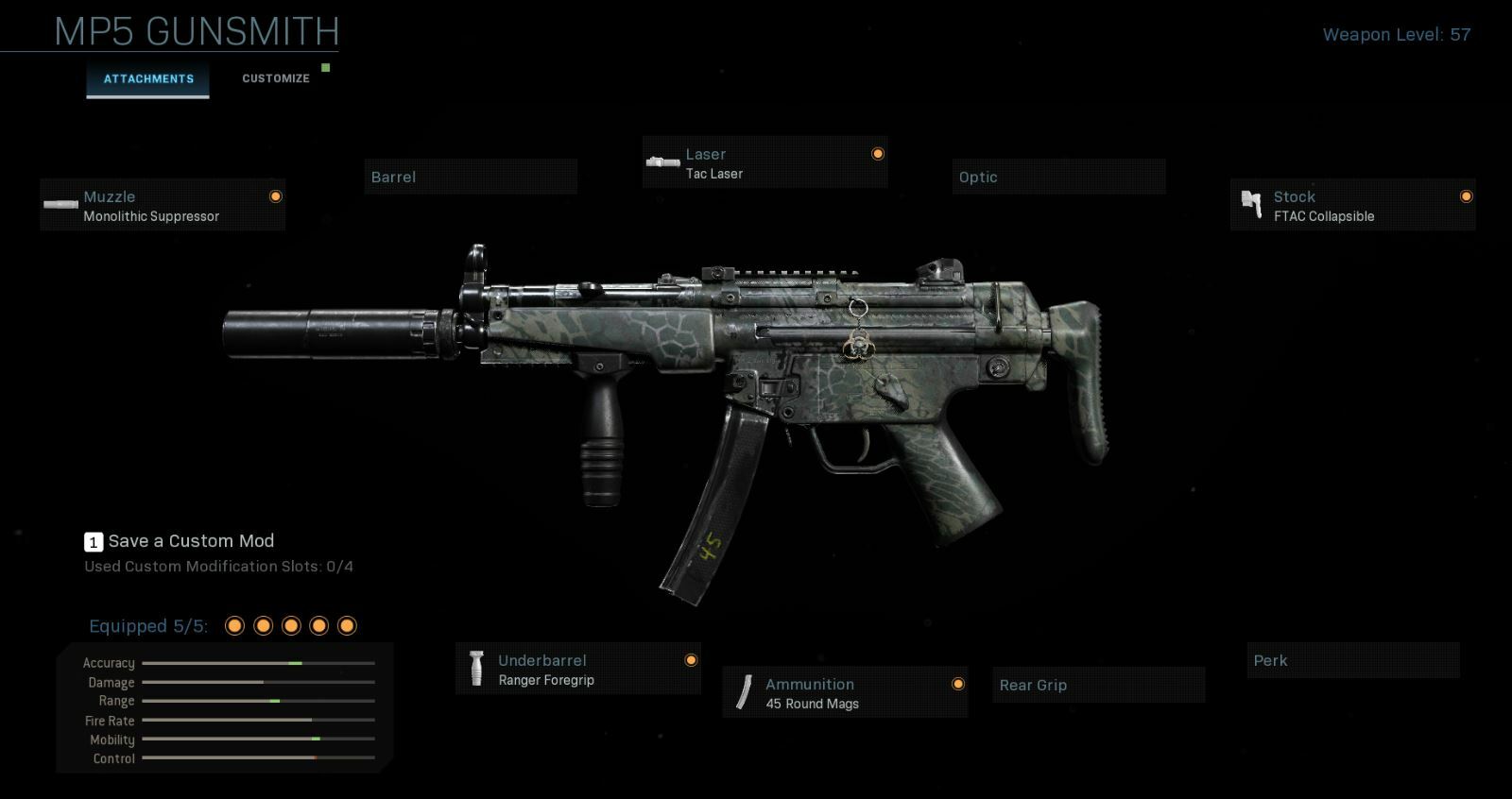Viewport: 1512px width, 799px height.
Task: Select the Muzzle Monolithic Suppressor slot
Action: point(163,205)
